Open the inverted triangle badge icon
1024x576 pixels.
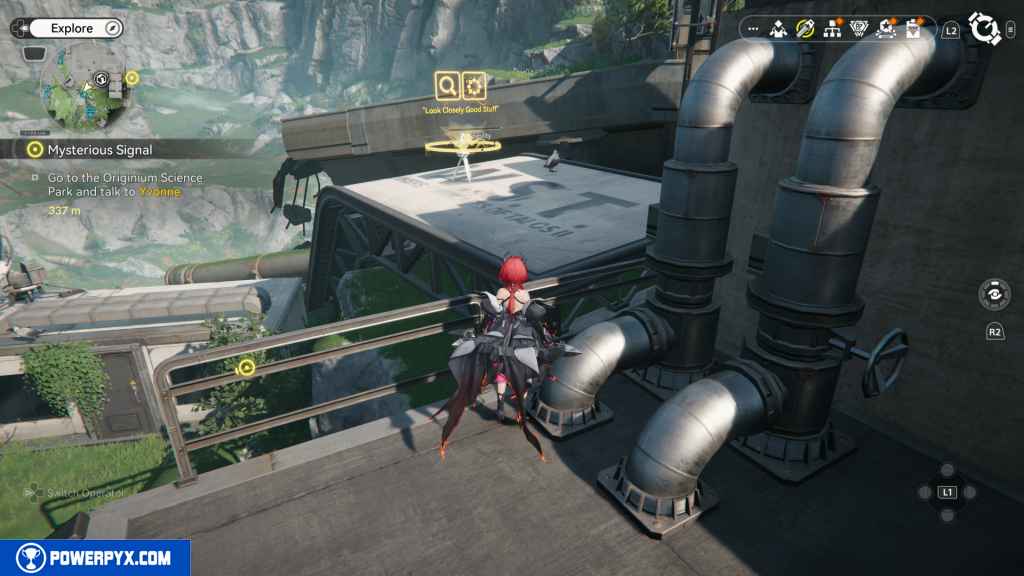tap(858, 29)
